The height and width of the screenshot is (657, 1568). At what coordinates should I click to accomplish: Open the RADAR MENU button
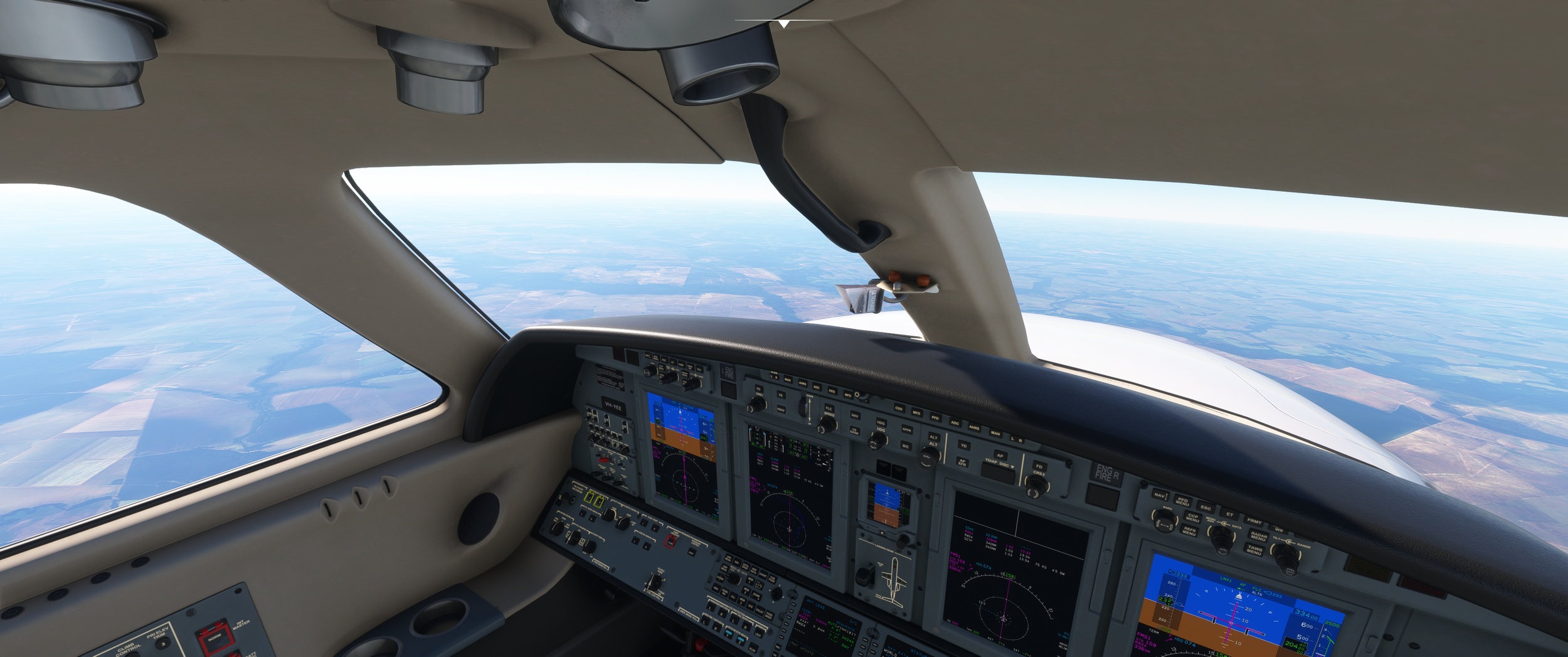(x=1258, y=537)
